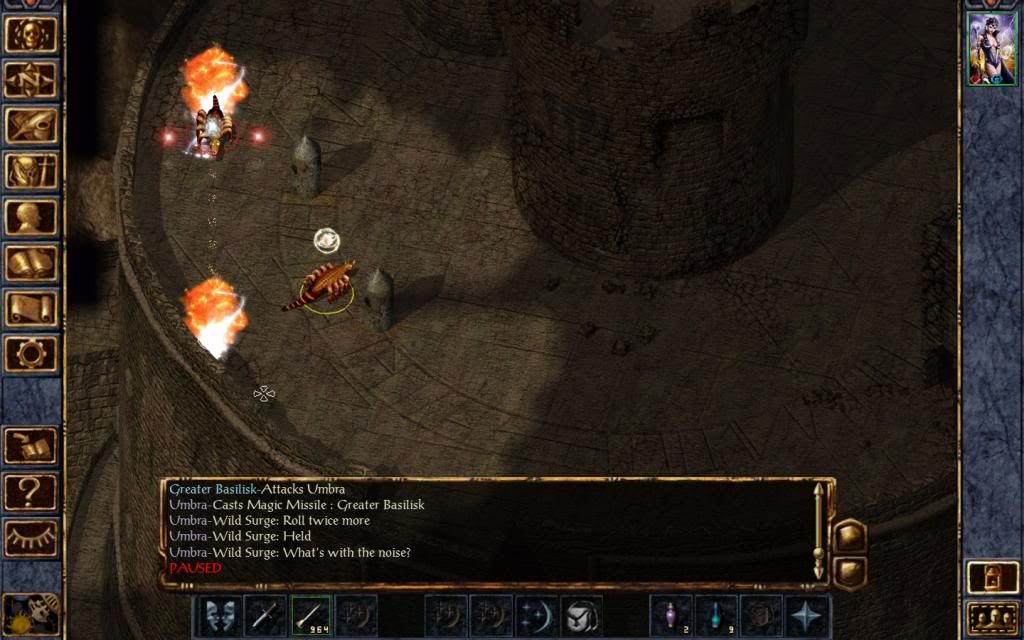Open the character record head icon
The image size is (1024, 640).
(31, 217)
